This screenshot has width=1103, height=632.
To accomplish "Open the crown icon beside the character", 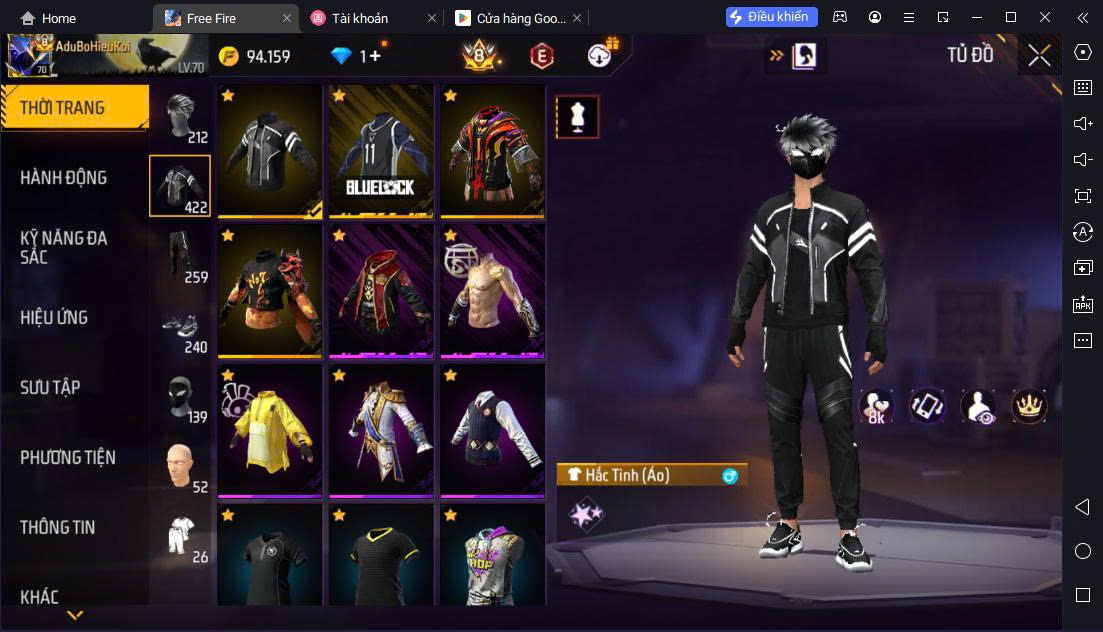I will coord(1029,406).
